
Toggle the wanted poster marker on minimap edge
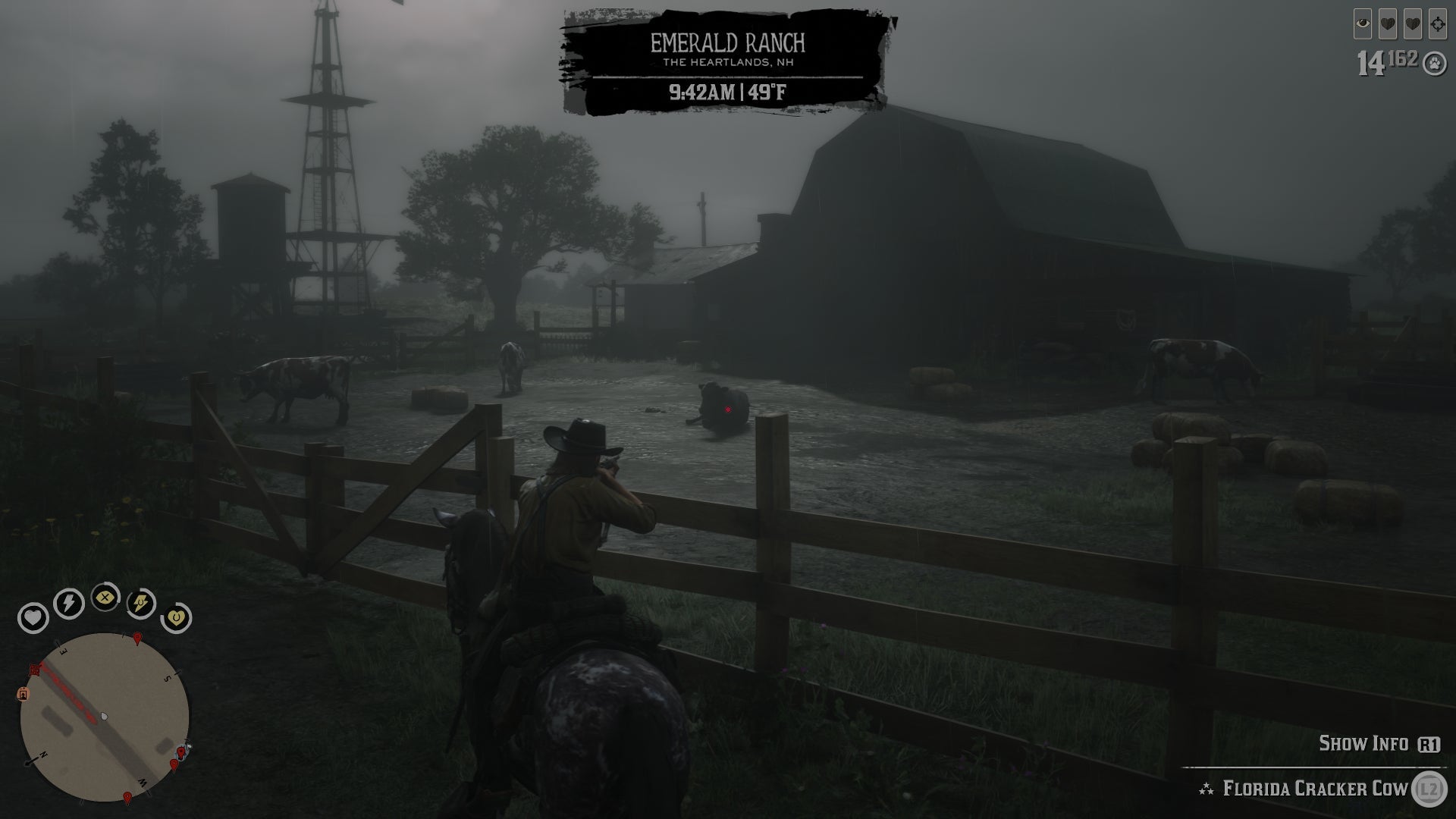click(23, 694)
